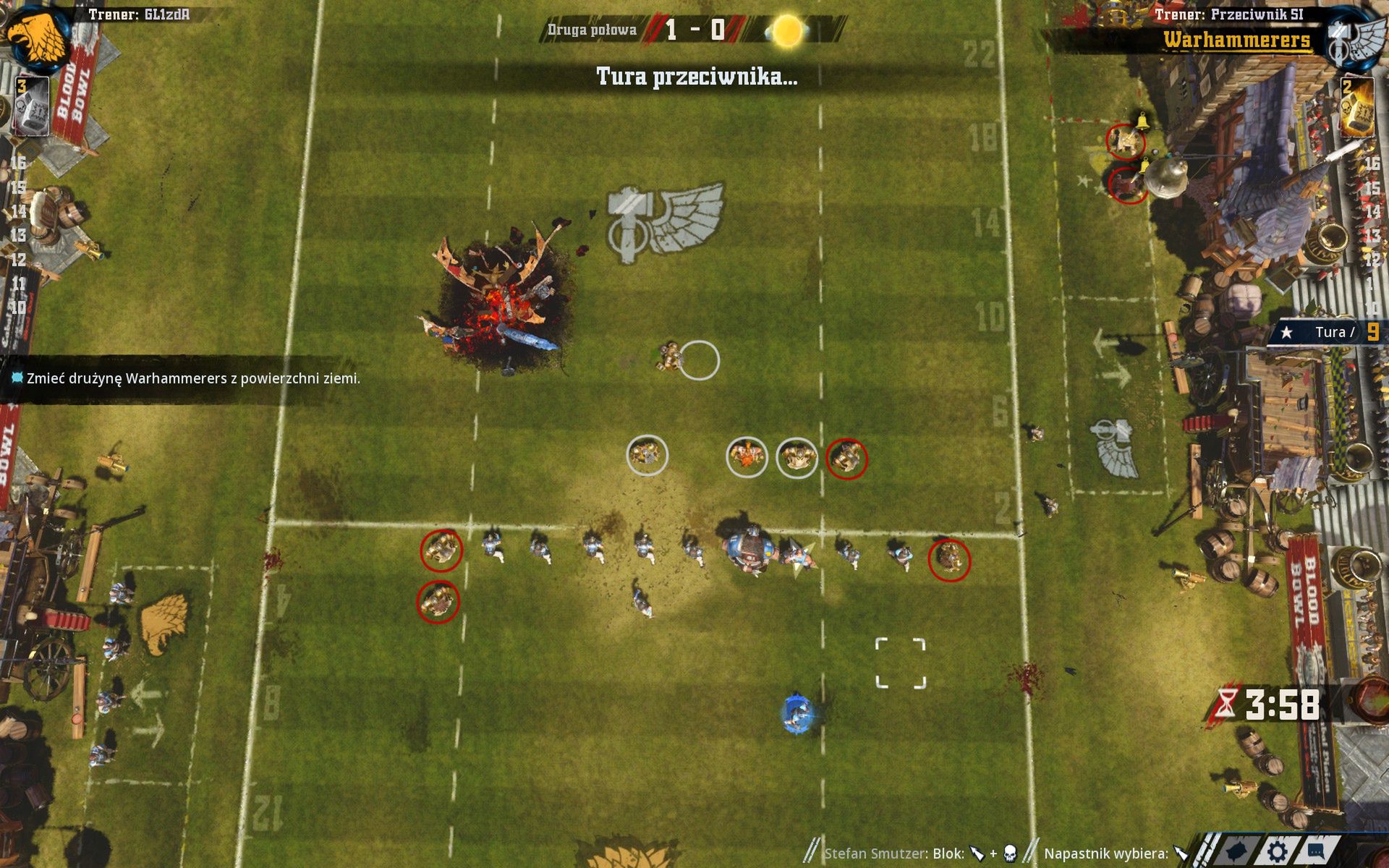Image resolution: width=1389 pixels, height=868 pixels.
Task: Click the Druga połowa banner
Action: 593,30
